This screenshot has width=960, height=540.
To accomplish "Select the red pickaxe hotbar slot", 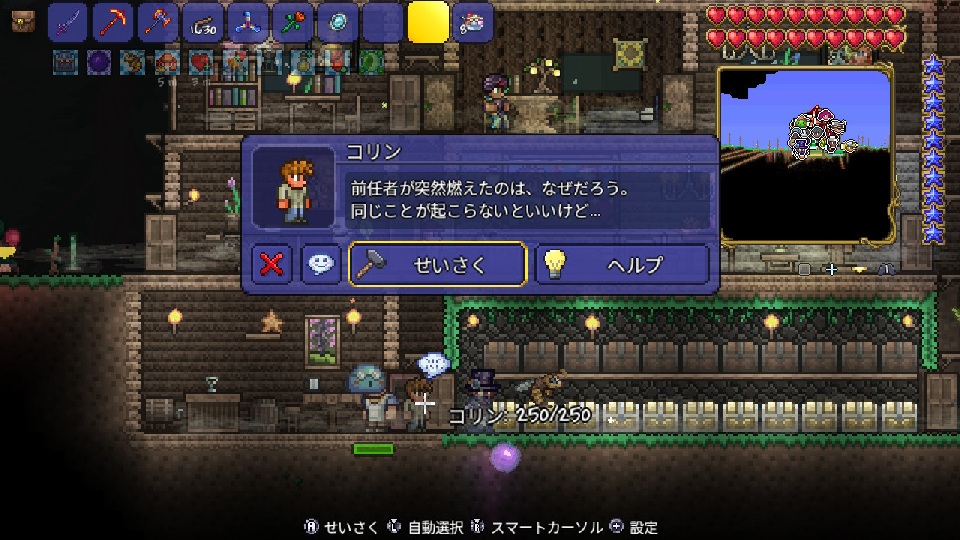I will 112,22.
